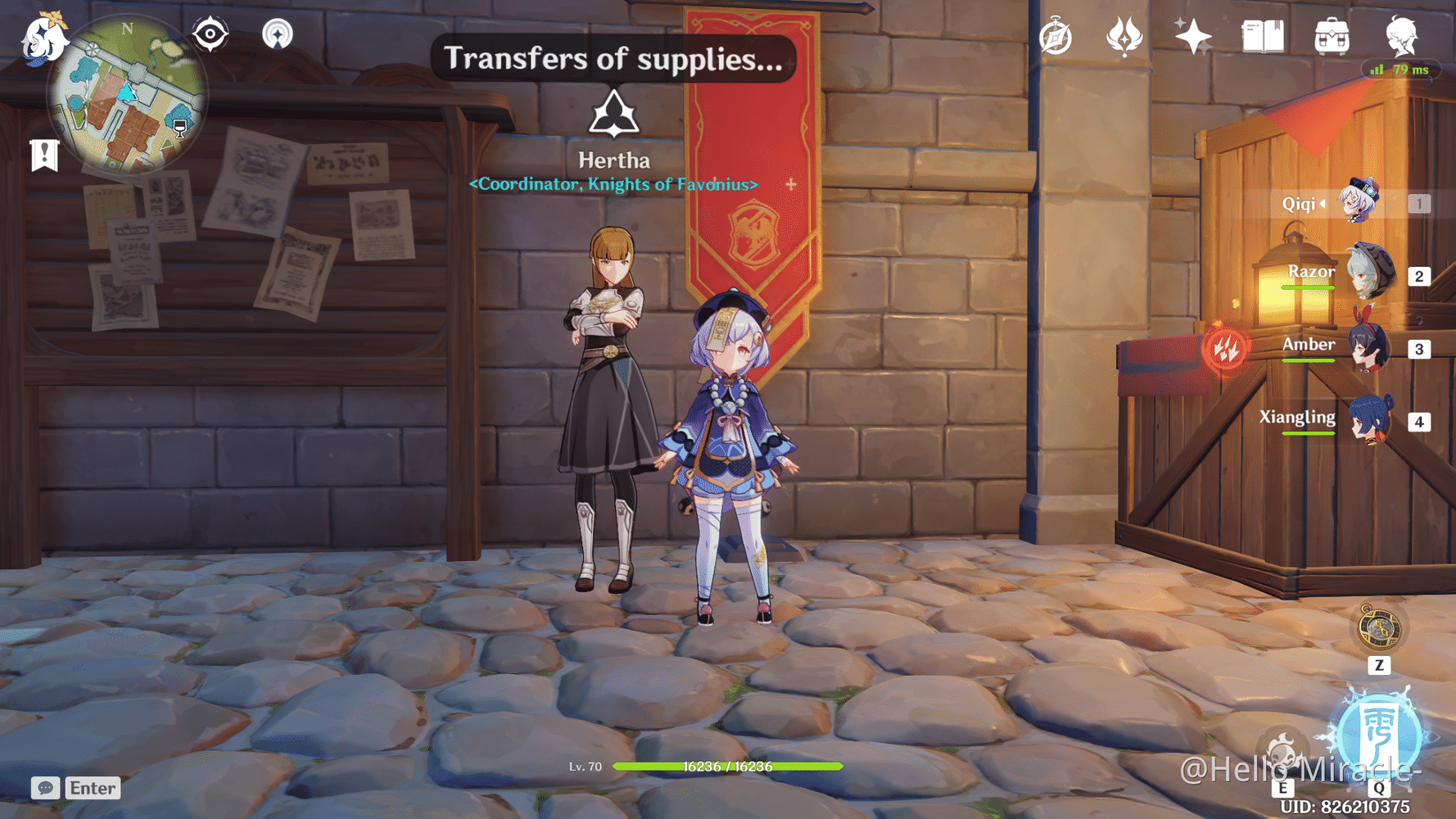Expand the Transfers of supplies quest banner

point(614,58)
